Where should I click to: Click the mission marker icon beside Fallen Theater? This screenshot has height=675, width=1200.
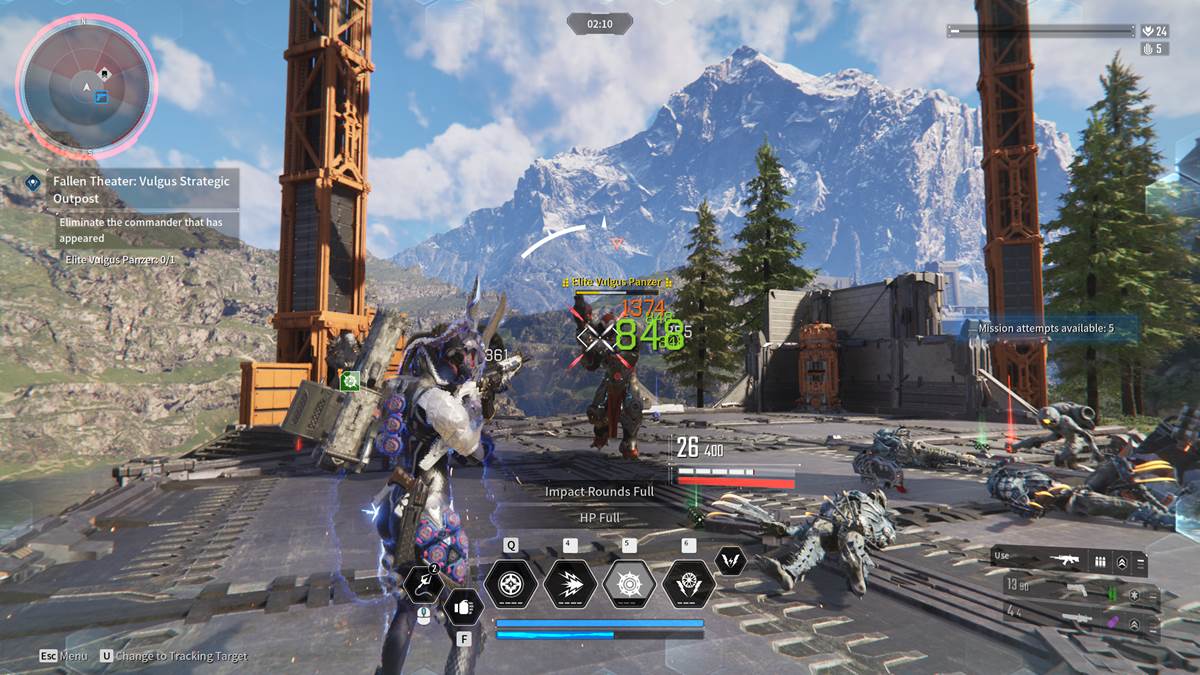pyautogui.click(x=33, y=182)
